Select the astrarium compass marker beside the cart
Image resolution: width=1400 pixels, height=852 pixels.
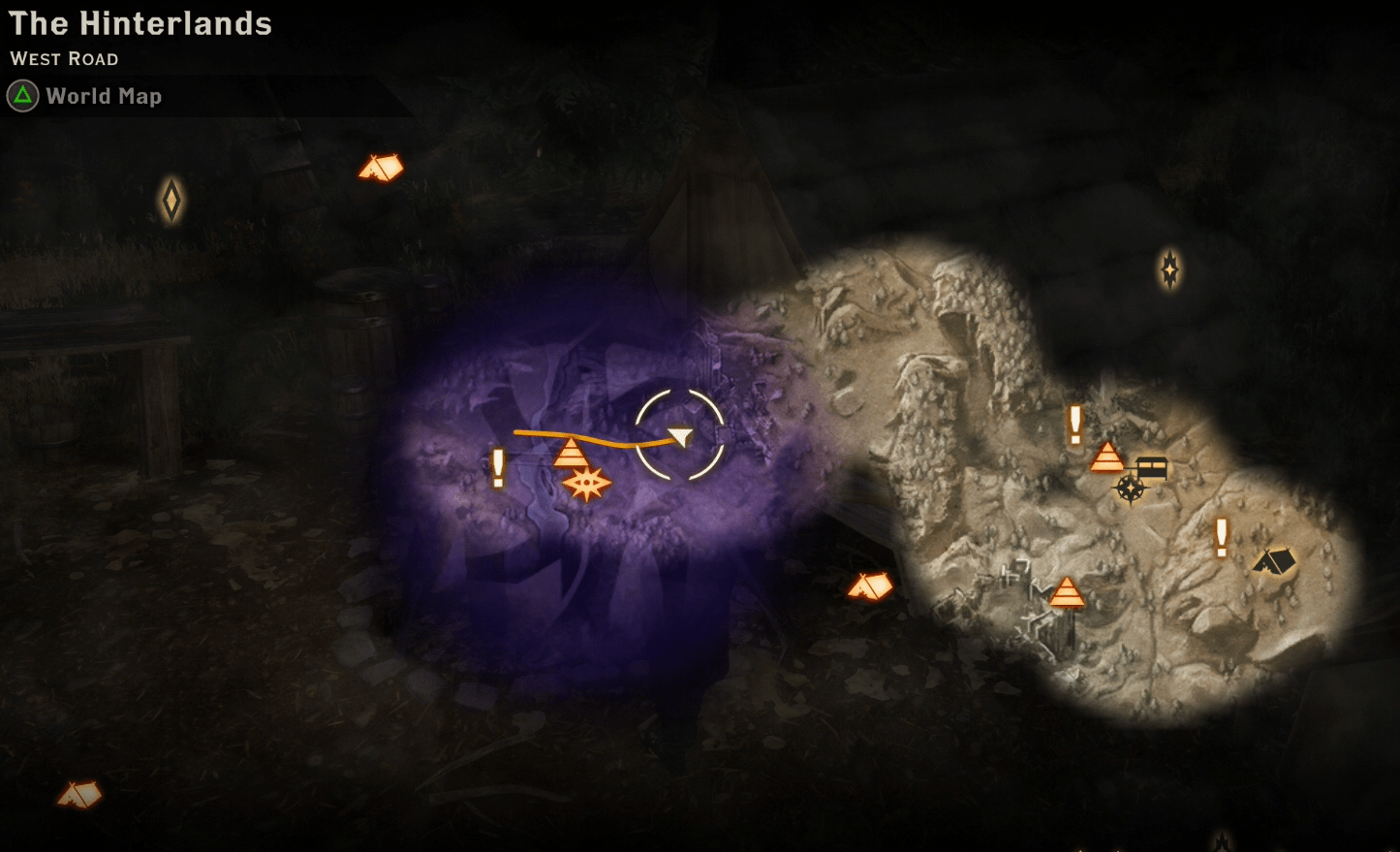click(x=1130, y=489)
